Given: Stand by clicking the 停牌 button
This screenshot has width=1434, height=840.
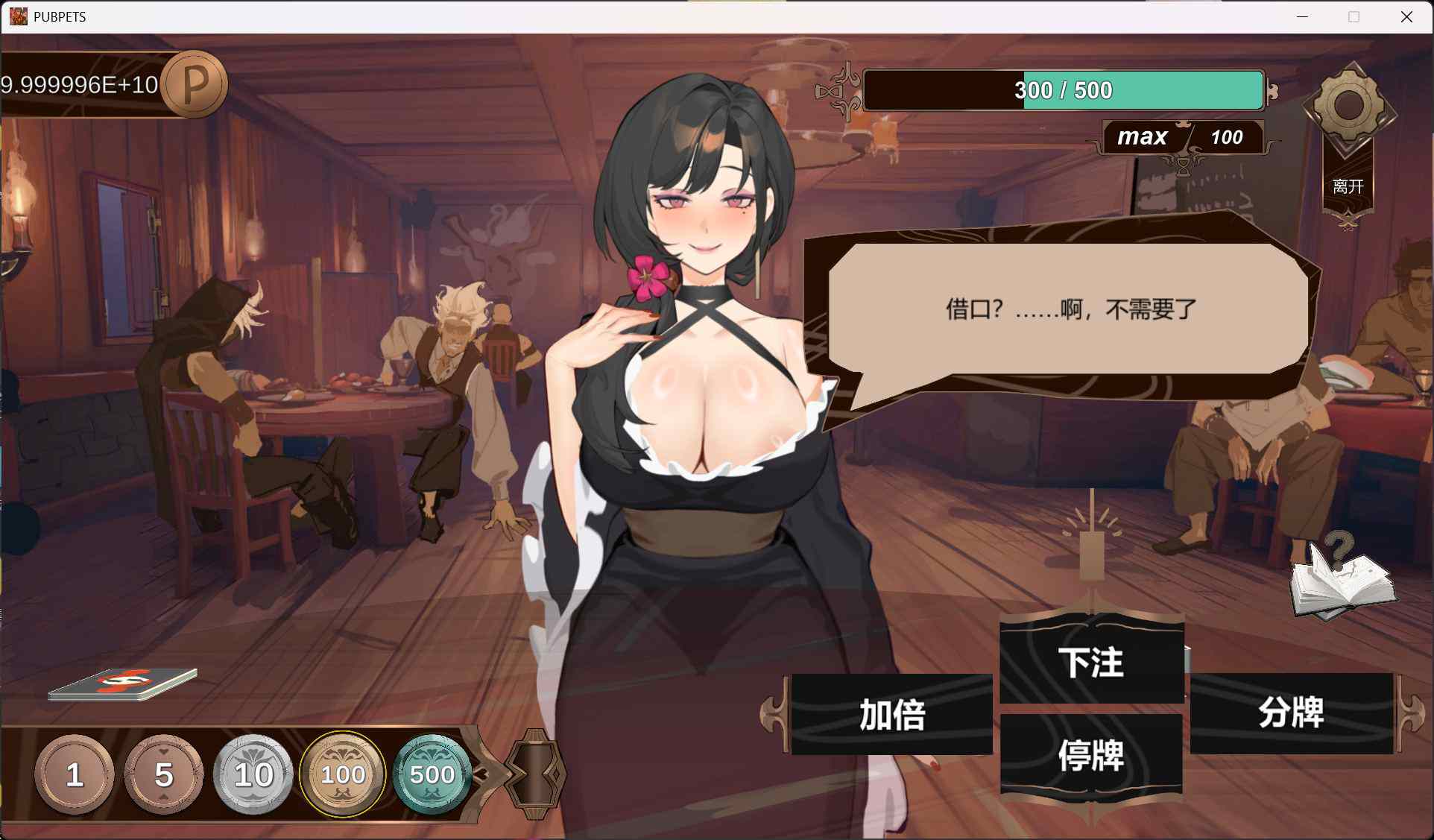Looking at the screenshot, I should tap(1091, 756).
